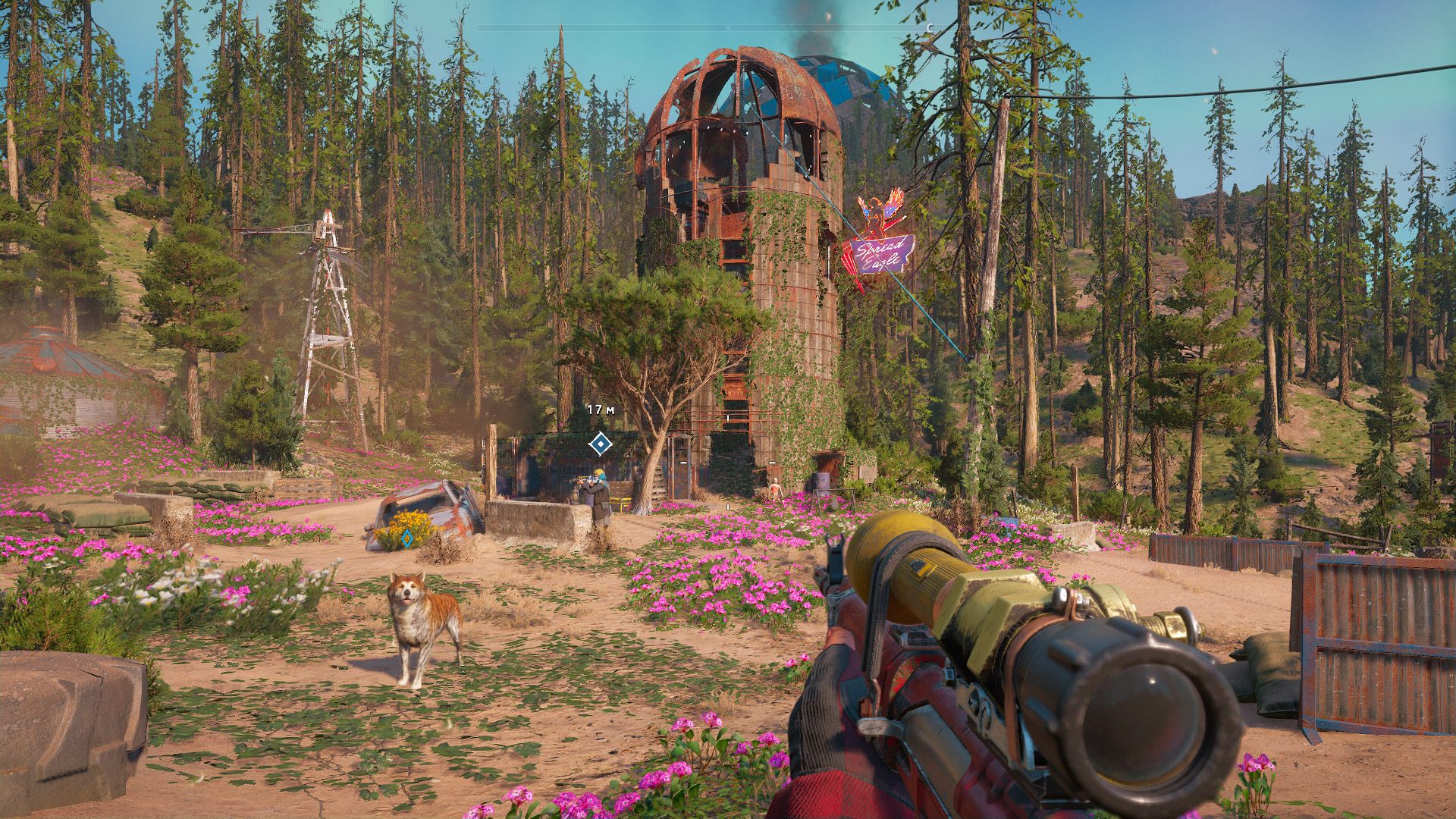Click the small diamond icon near the car wreck
Viewport: 1456px width, 819px height.
[406, 538]
